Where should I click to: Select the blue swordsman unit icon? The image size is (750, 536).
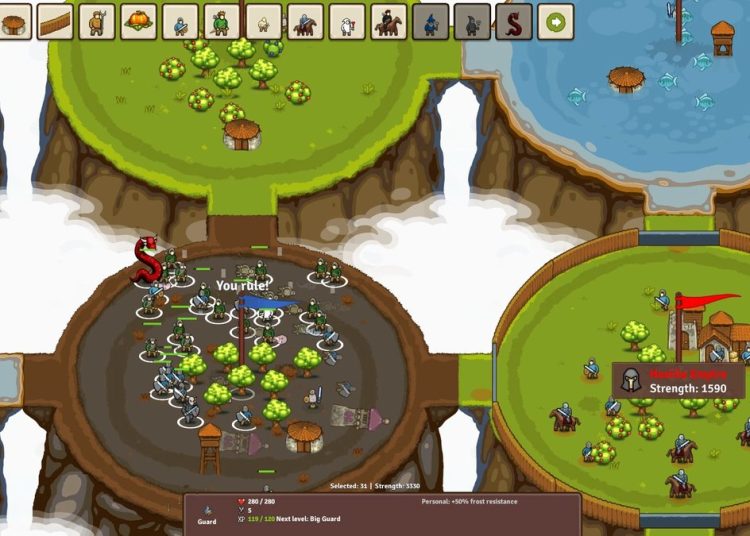(181, 21)
